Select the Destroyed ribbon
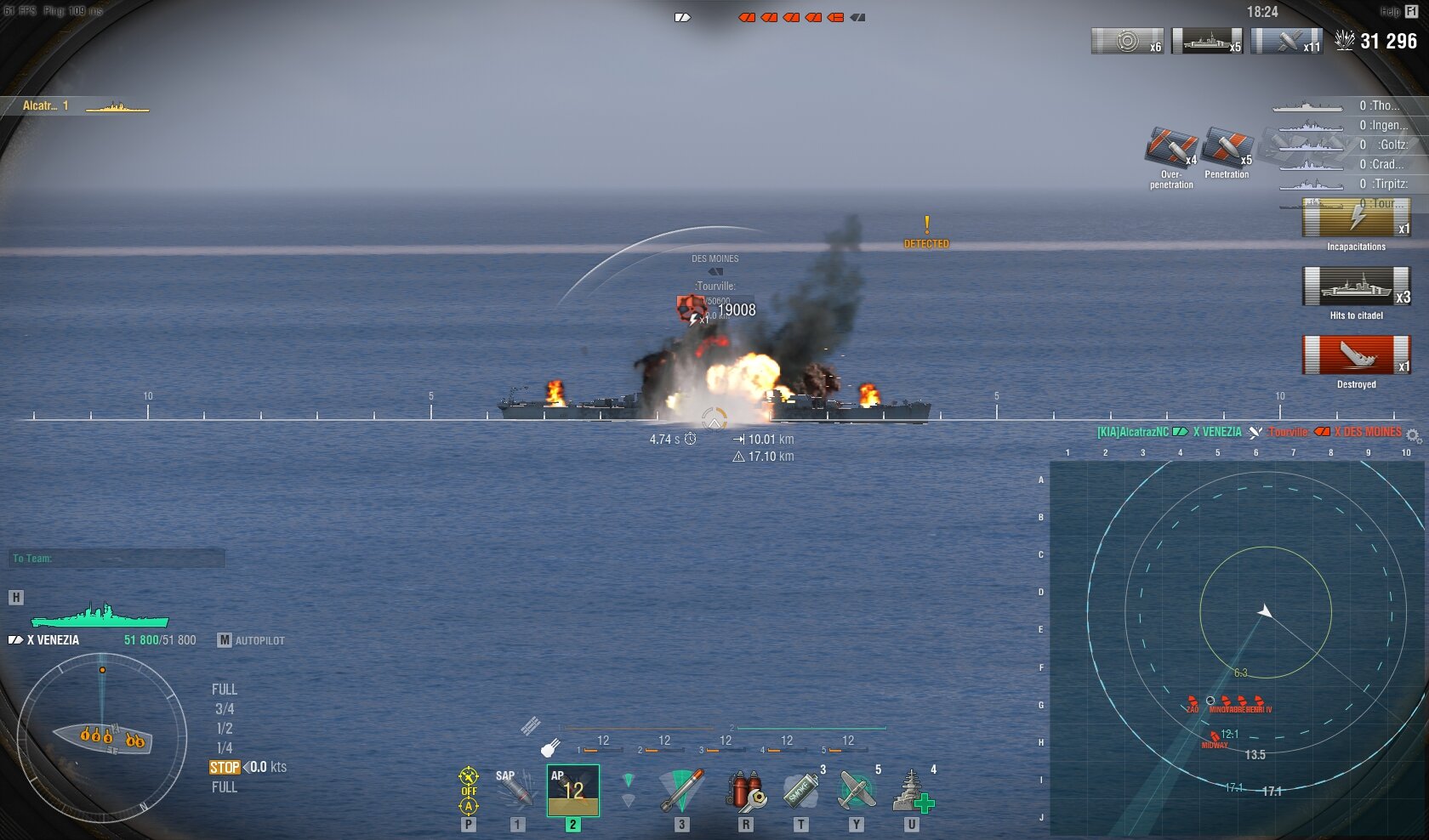The height and width of the screenshot is (840, 1429). 1356,355
